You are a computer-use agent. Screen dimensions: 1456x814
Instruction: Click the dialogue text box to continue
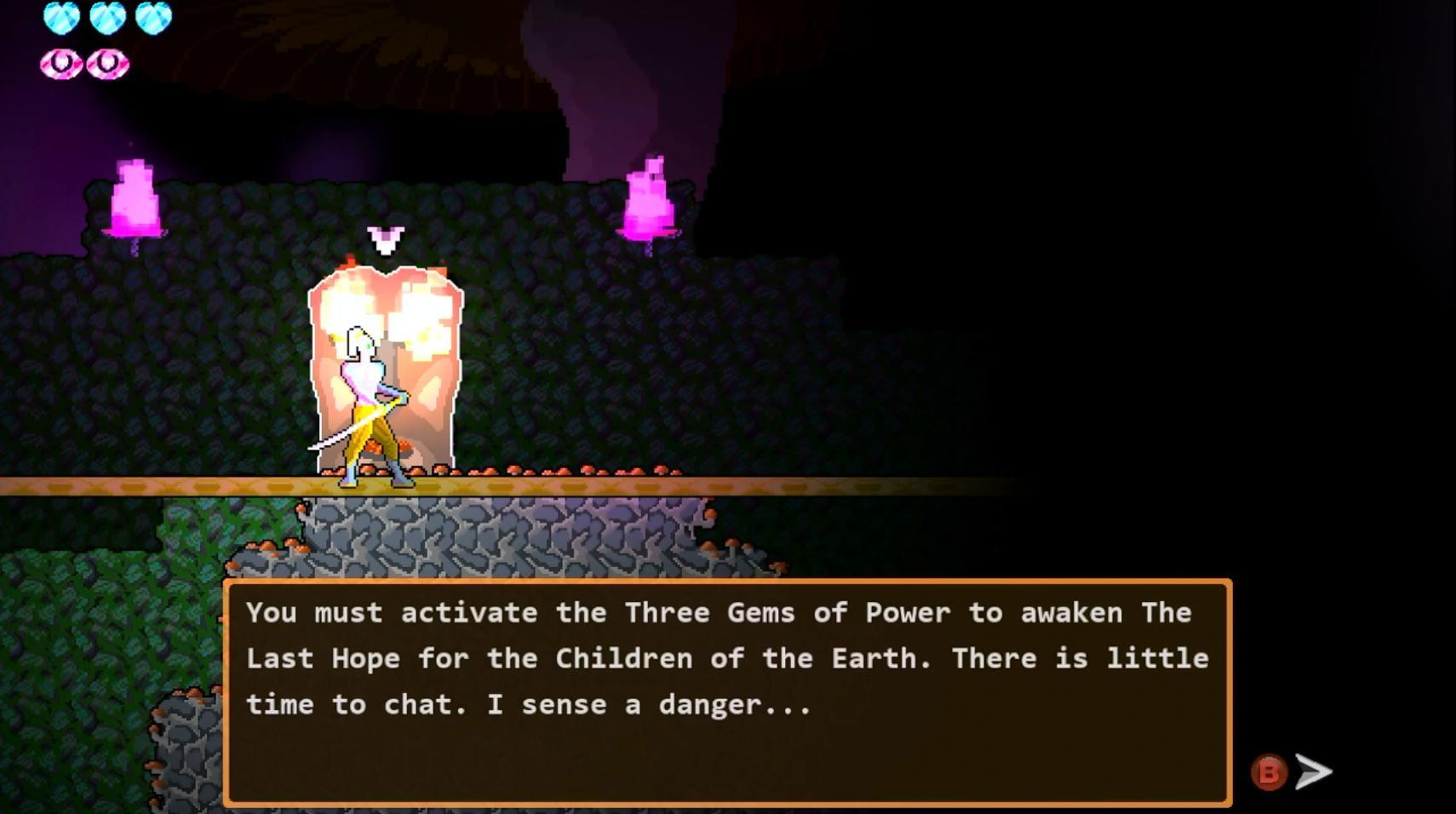727,691
